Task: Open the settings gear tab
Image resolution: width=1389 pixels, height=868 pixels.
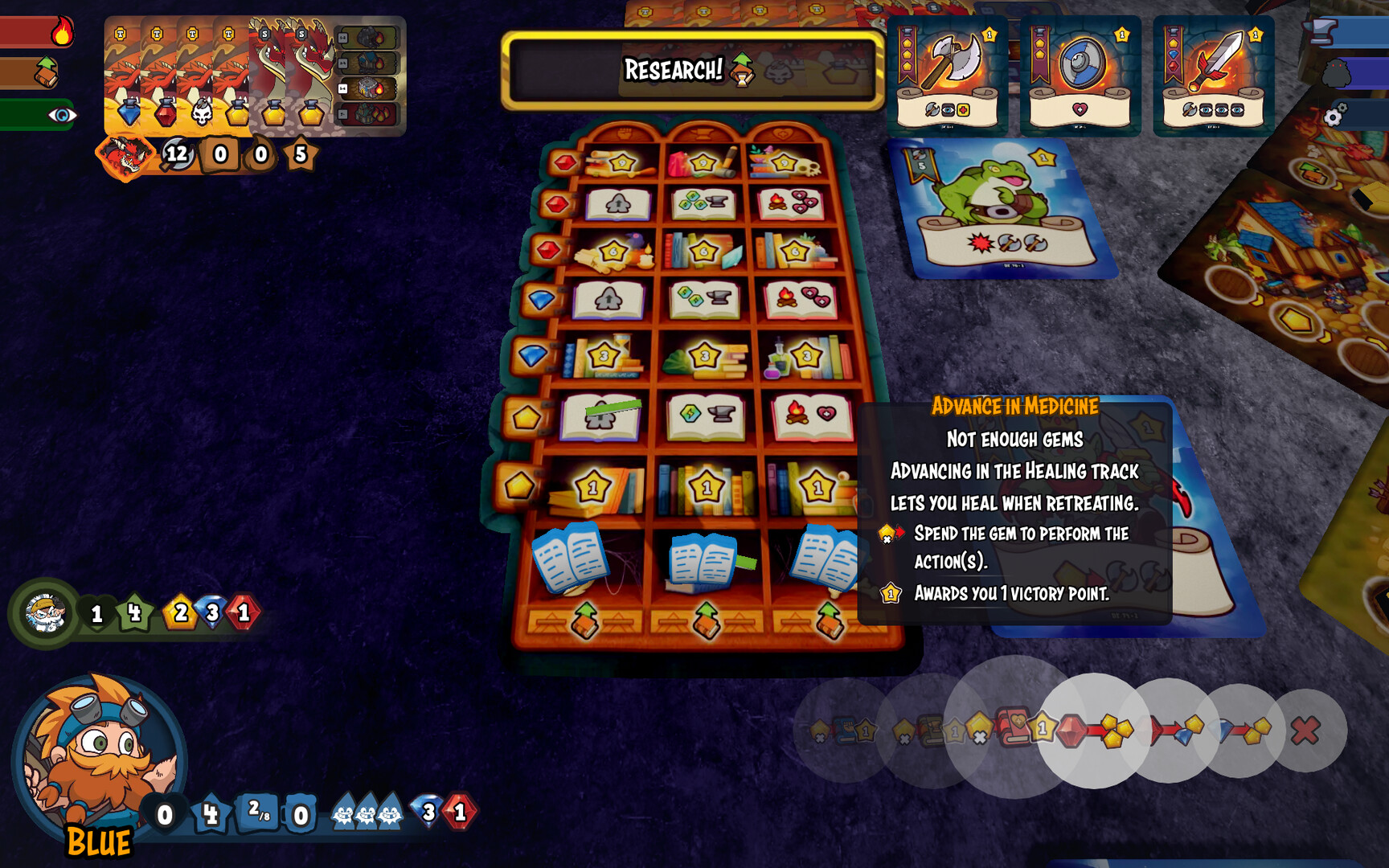Action: [1335, 115]
